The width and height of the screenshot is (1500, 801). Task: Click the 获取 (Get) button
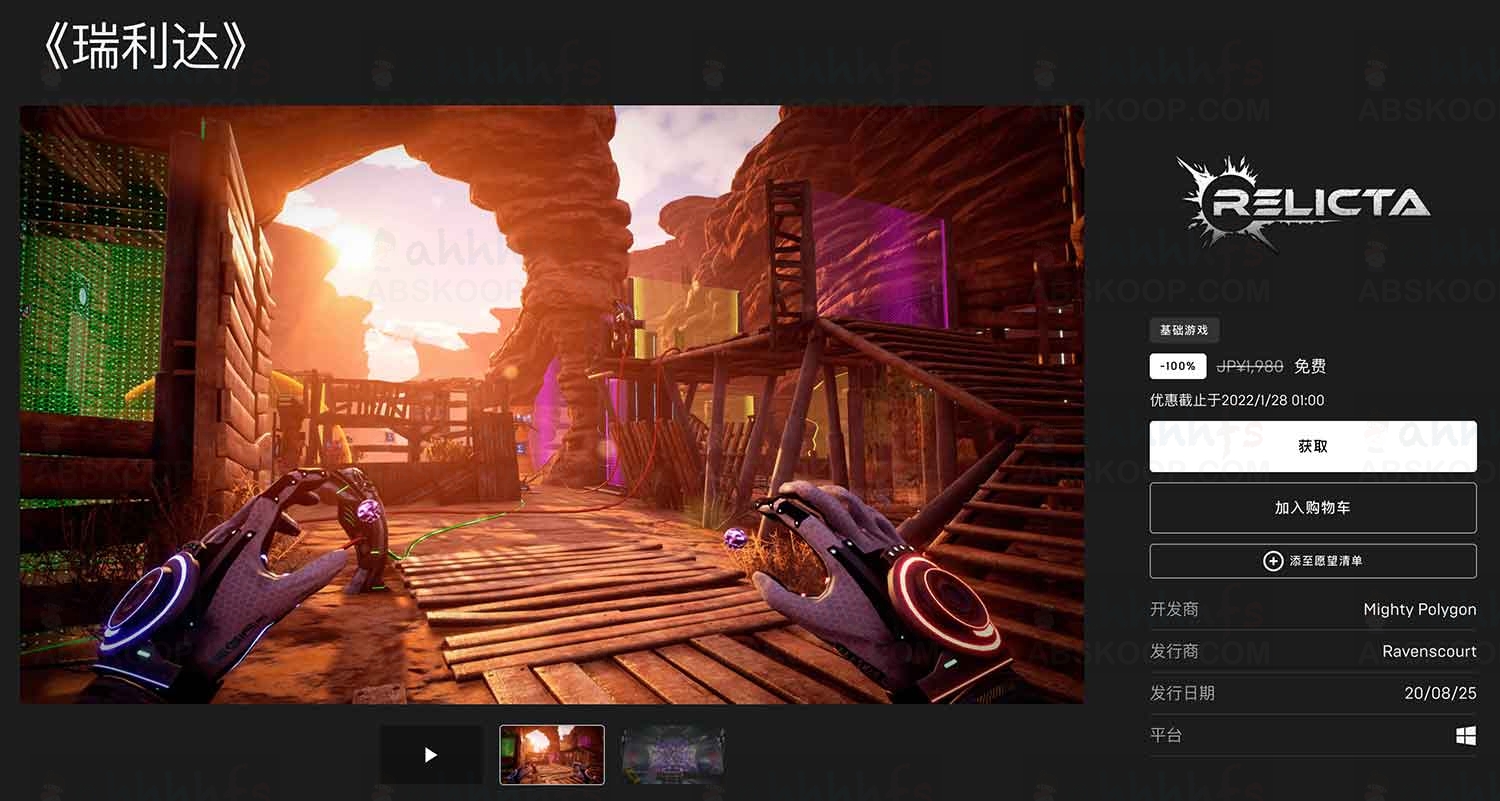click(1312, 446)
